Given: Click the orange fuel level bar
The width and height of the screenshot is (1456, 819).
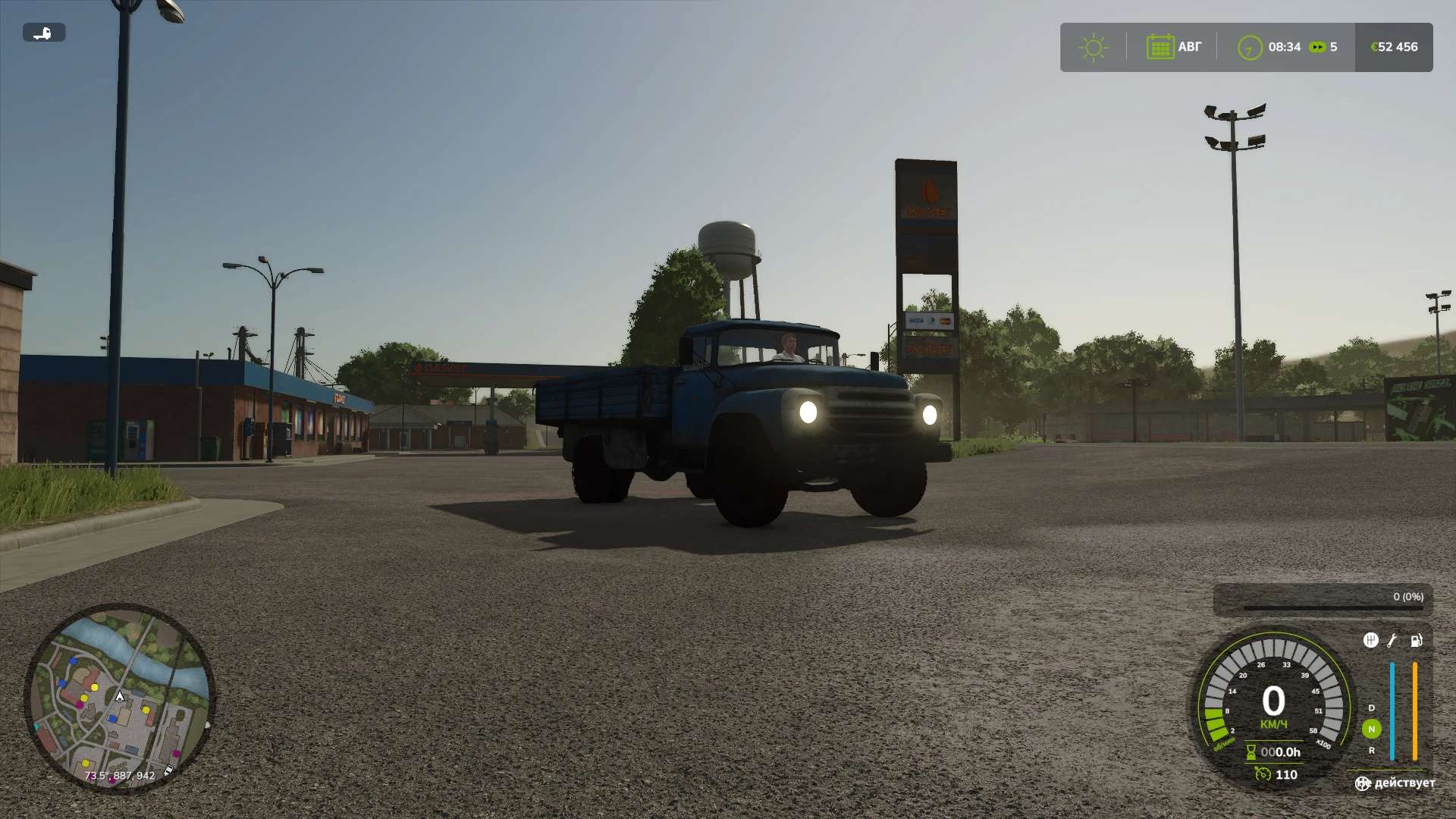Looking at the screenshot, I should tap(1415, 708).
